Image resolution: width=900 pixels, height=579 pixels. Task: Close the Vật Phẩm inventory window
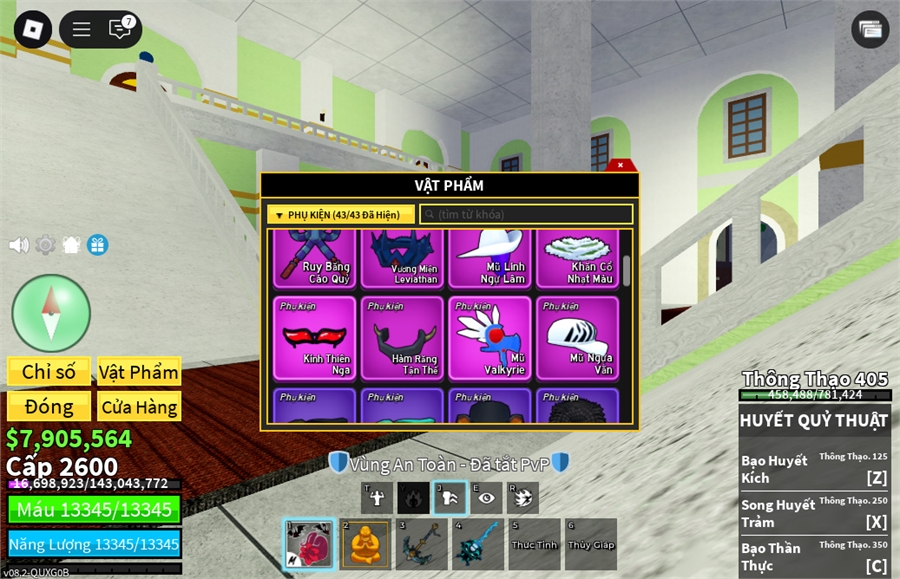(620, 165)
